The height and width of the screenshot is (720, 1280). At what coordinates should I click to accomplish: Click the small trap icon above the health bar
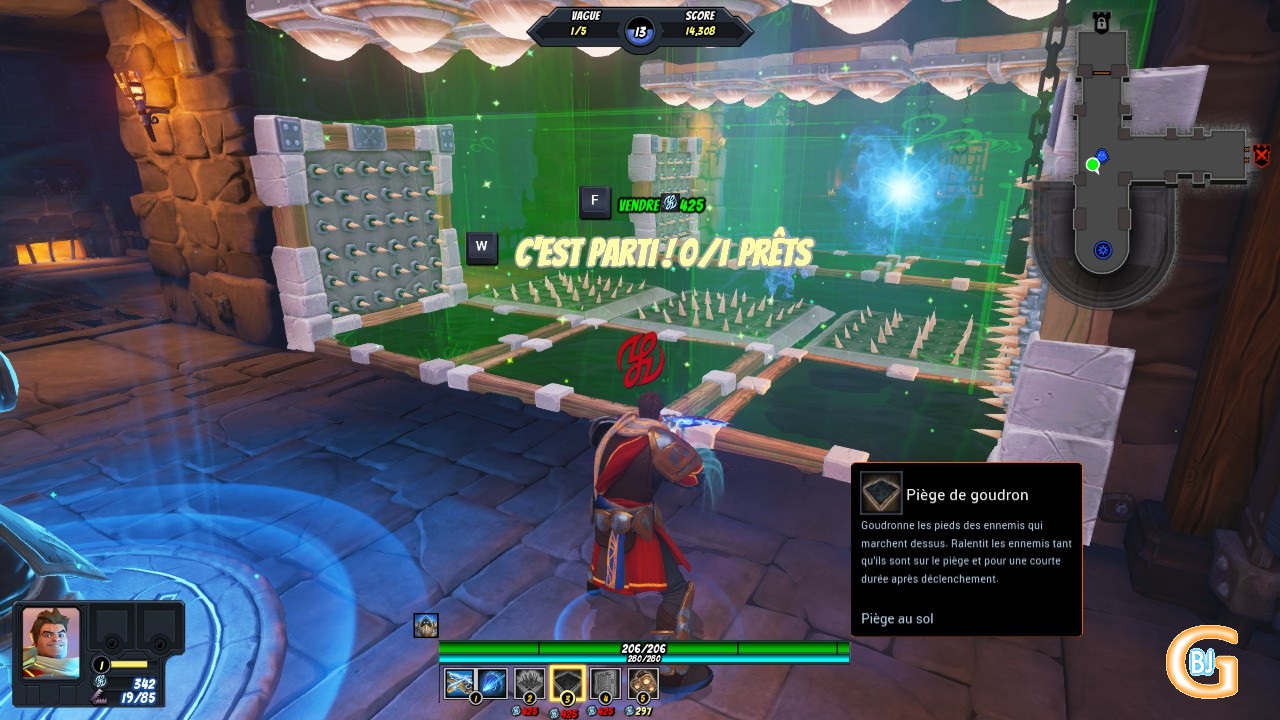[x=427, y=626]
